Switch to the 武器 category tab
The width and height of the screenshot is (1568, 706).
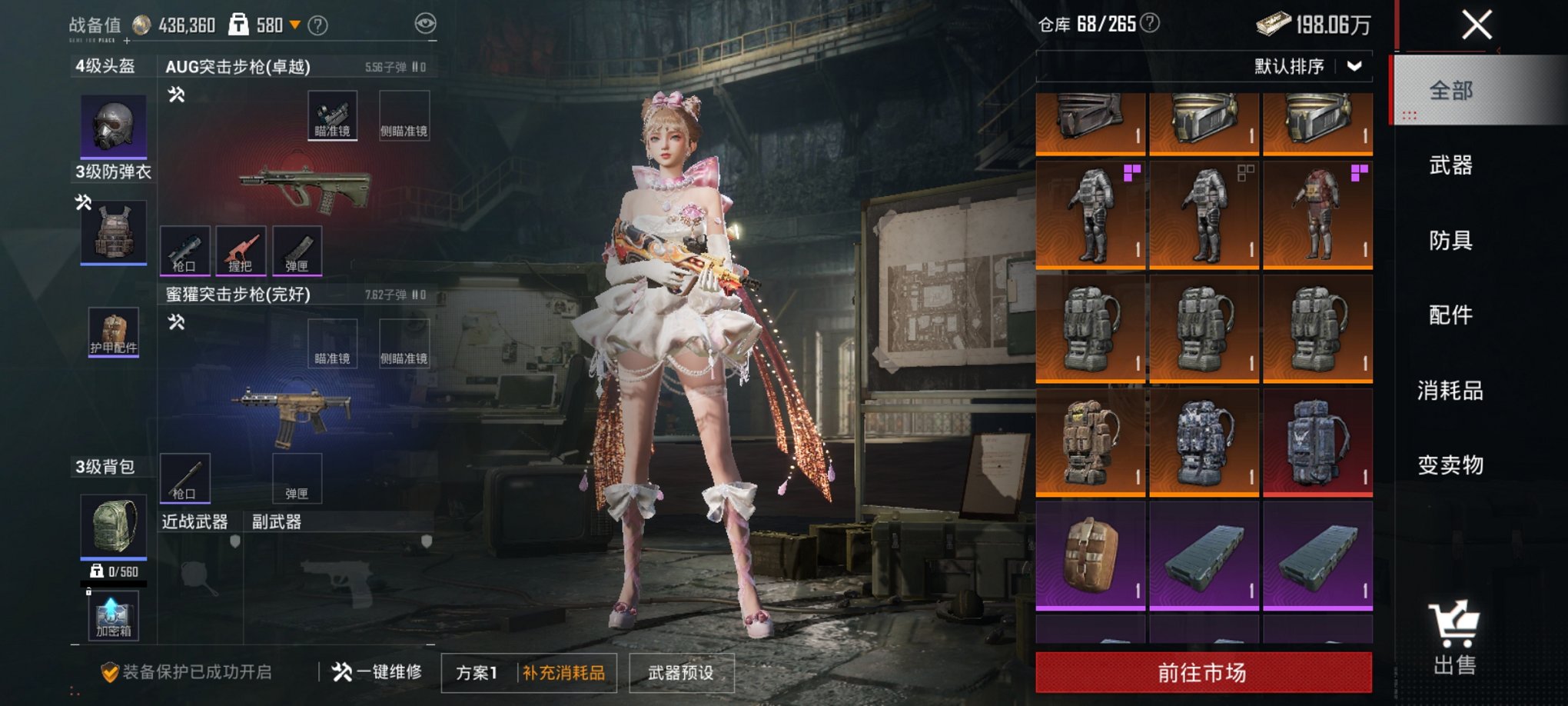[x=1450, y=165]
